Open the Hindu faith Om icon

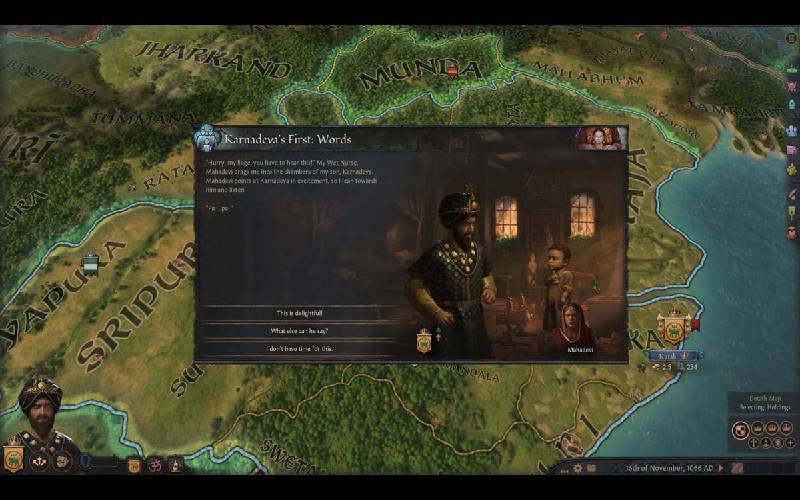coord(154,464)
